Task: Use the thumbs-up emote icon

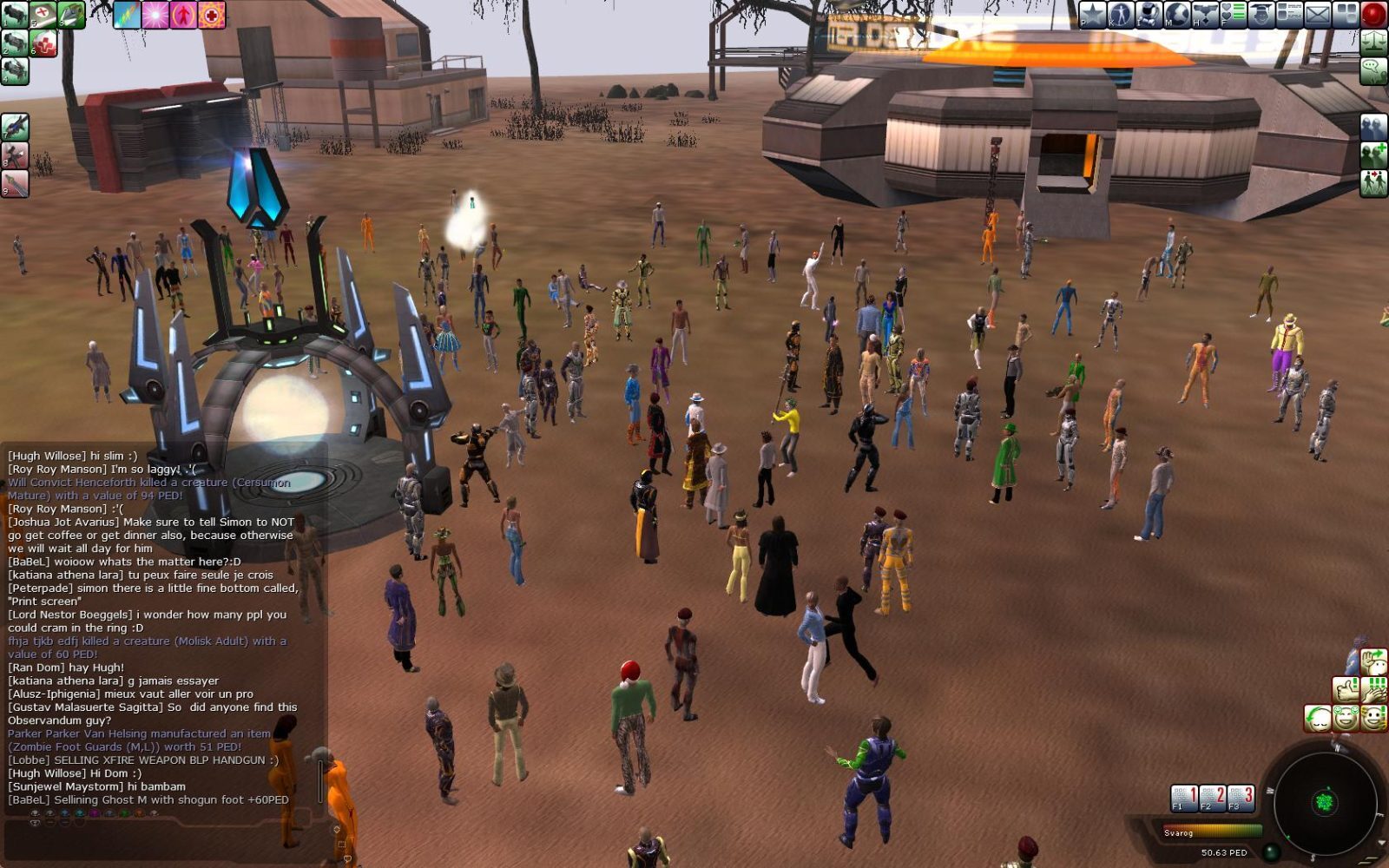Action: [x=1347, y=690]
